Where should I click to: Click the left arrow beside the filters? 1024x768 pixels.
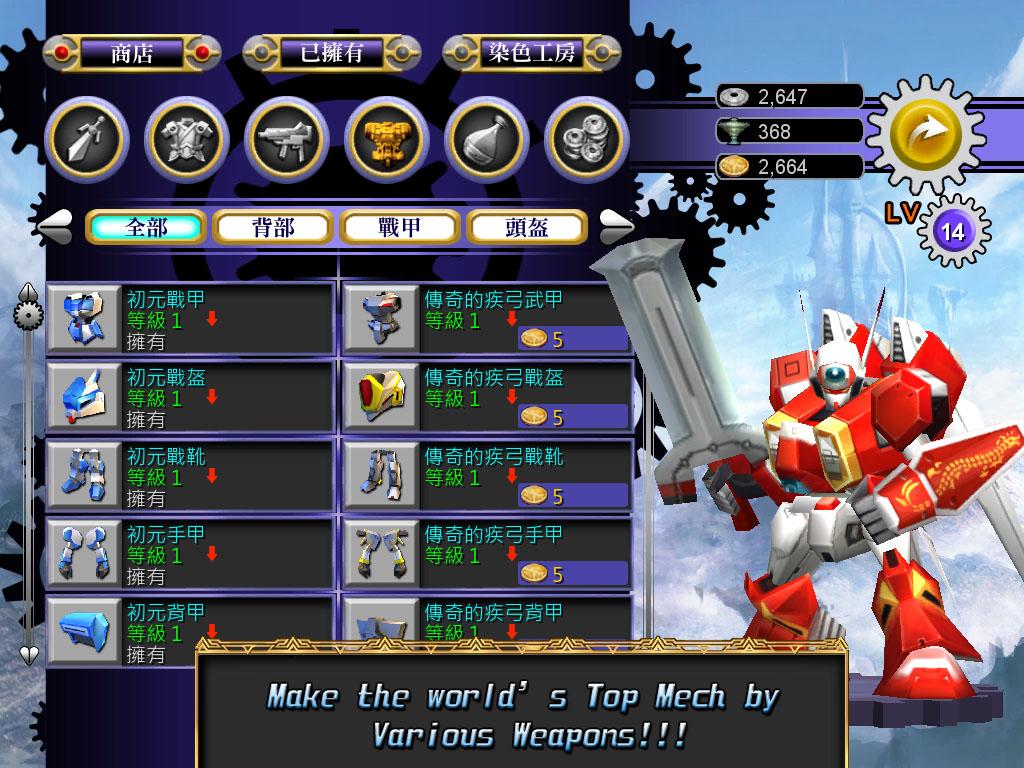point(54,225)
